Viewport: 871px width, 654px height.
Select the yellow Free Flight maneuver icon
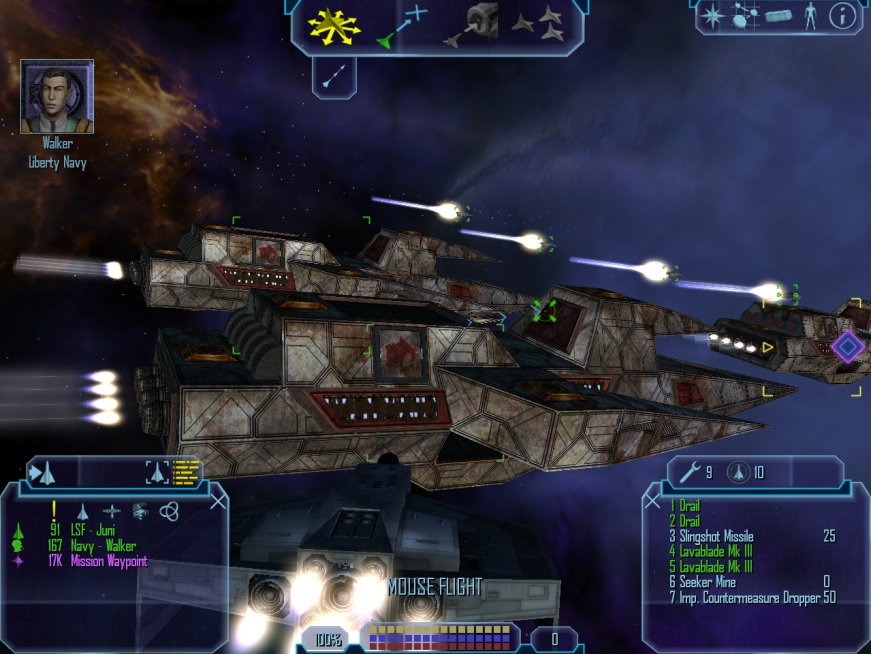pyautogui.click(x=333, y=25)
